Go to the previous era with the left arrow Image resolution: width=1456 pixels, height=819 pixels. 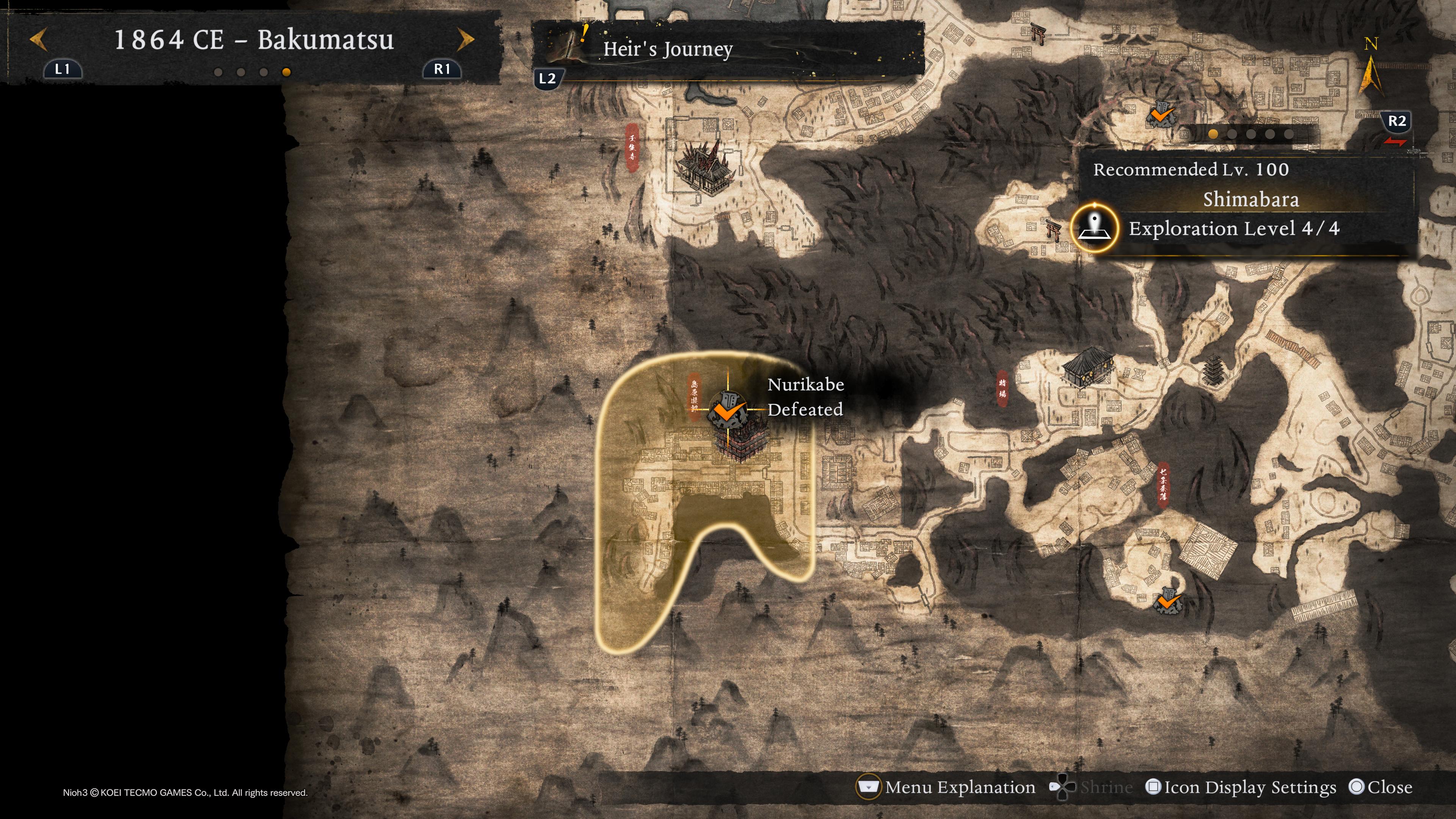[38, 39]
